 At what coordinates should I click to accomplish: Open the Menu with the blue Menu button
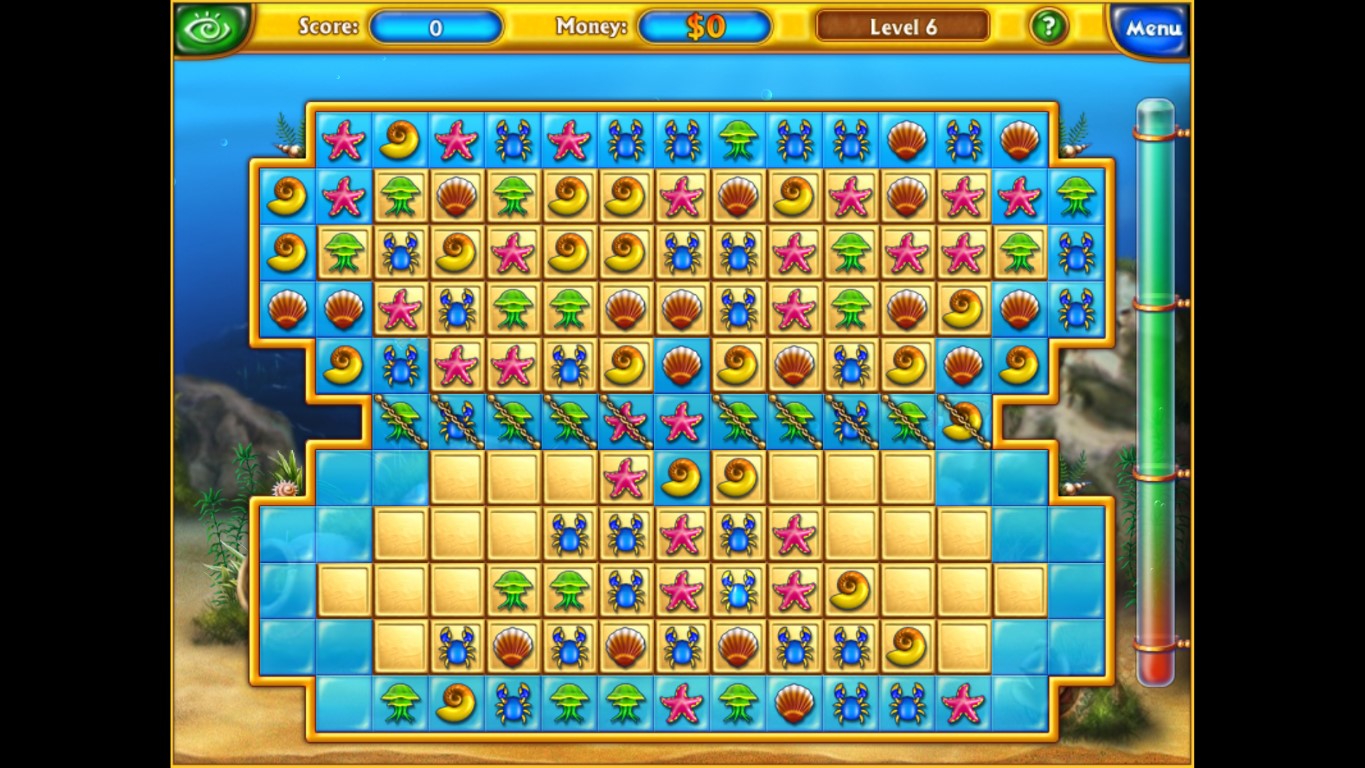[x=1148, y=27]
